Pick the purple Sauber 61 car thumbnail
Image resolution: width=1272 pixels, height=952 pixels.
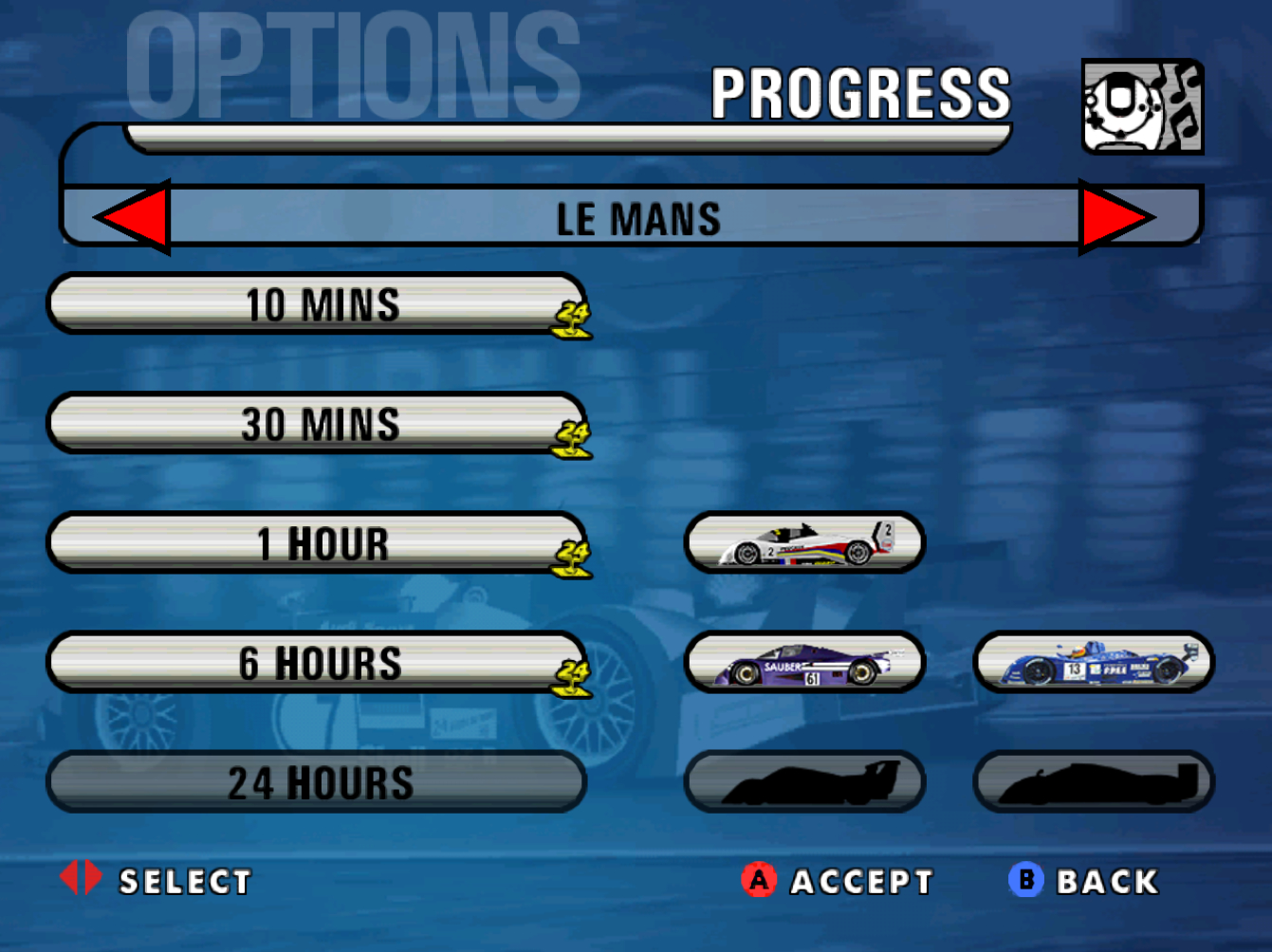pyautogui.click(x=804, y=663)
